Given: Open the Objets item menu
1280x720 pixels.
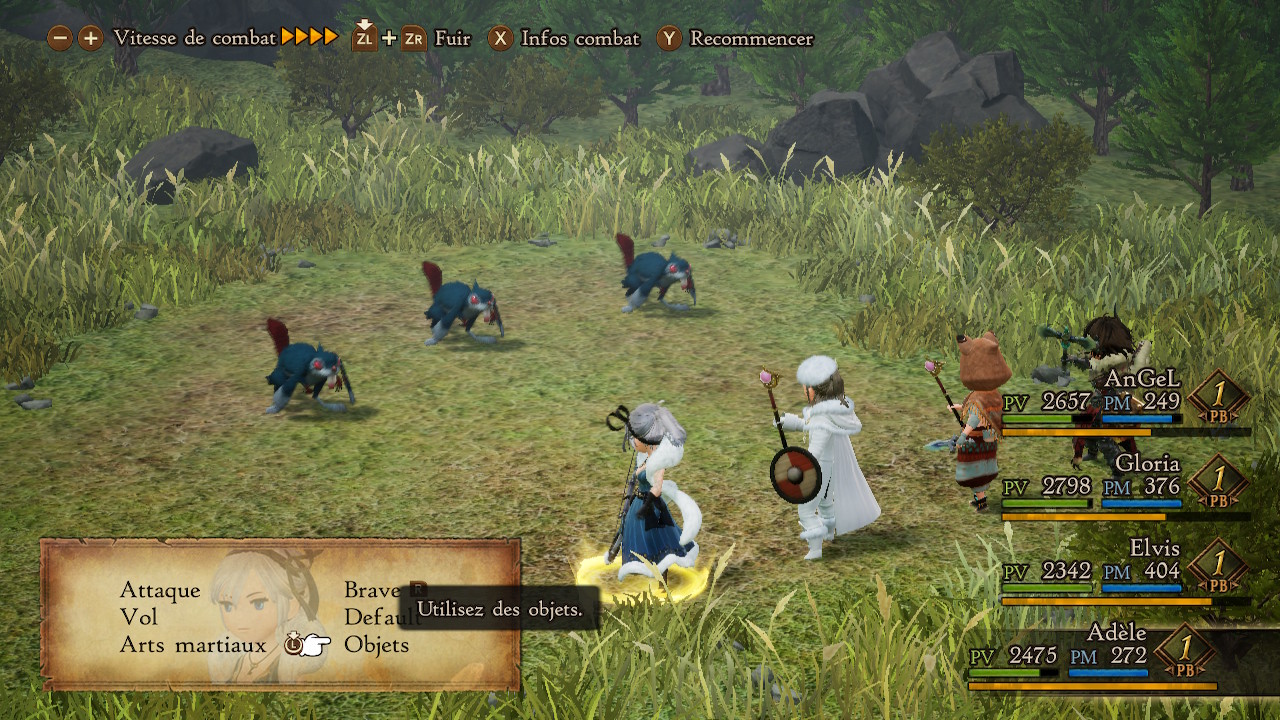Looking at the screenshot, I should 376,645.
